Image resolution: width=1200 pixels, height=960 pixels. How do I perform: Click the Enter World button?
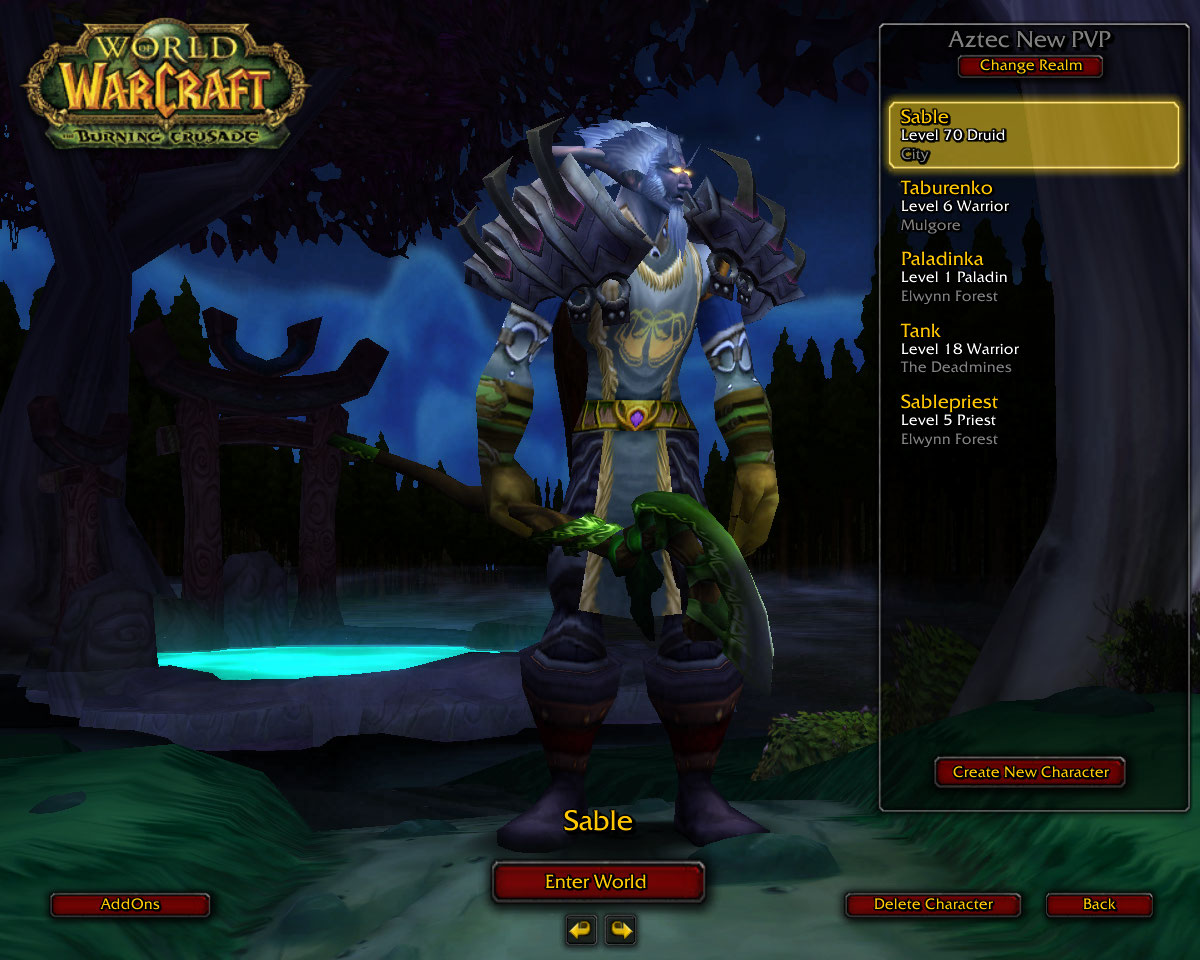tap(598, 882)
